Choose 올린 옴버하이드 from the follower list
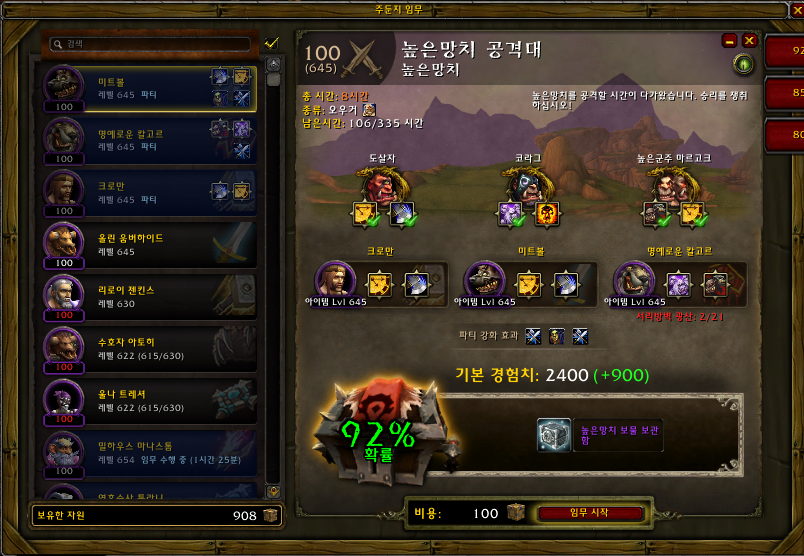This screenshot has height=556, width=804. point(150,243)
